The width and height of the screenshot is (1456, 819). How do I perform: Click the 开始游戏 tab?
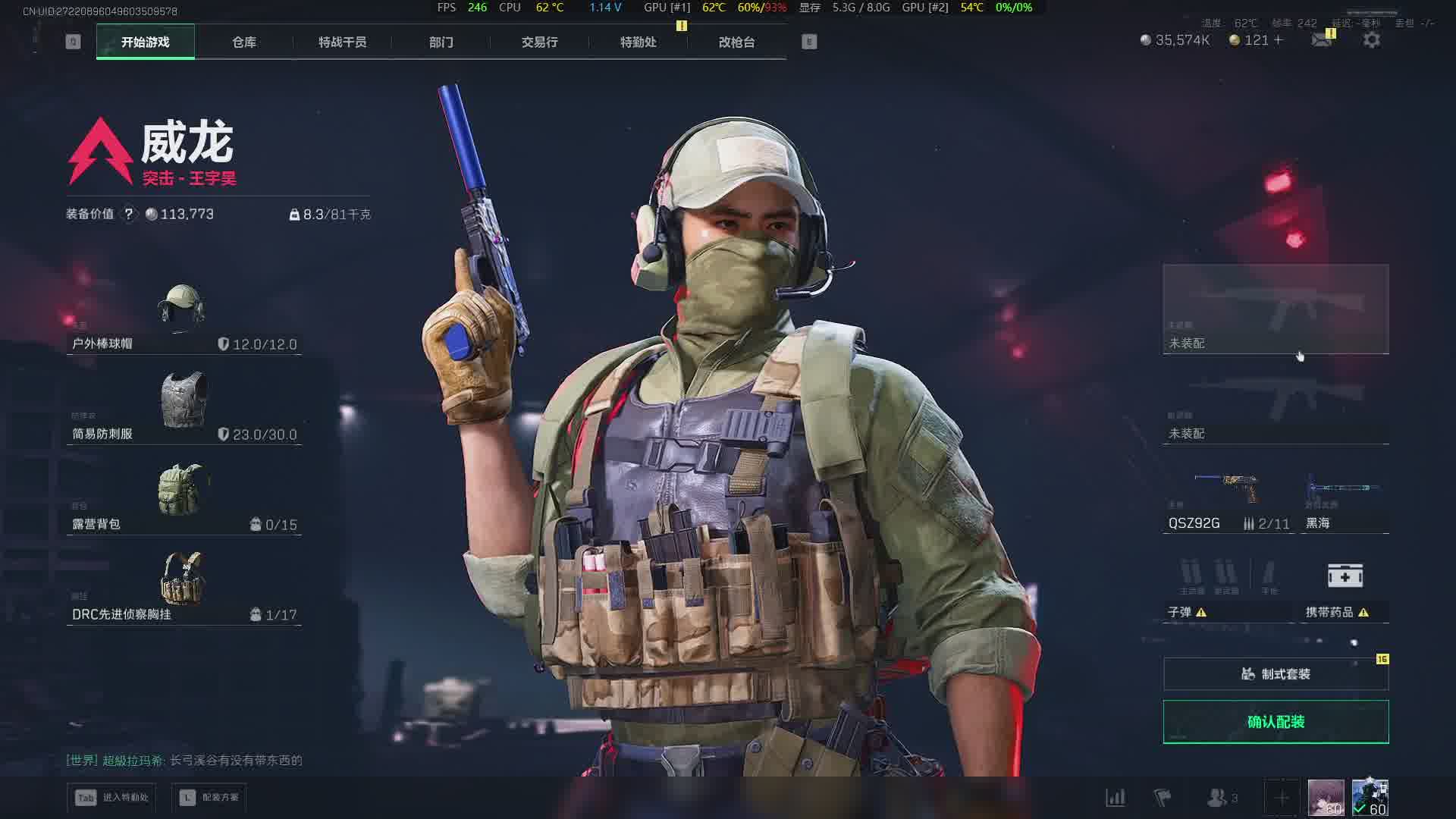click(146, 42)
